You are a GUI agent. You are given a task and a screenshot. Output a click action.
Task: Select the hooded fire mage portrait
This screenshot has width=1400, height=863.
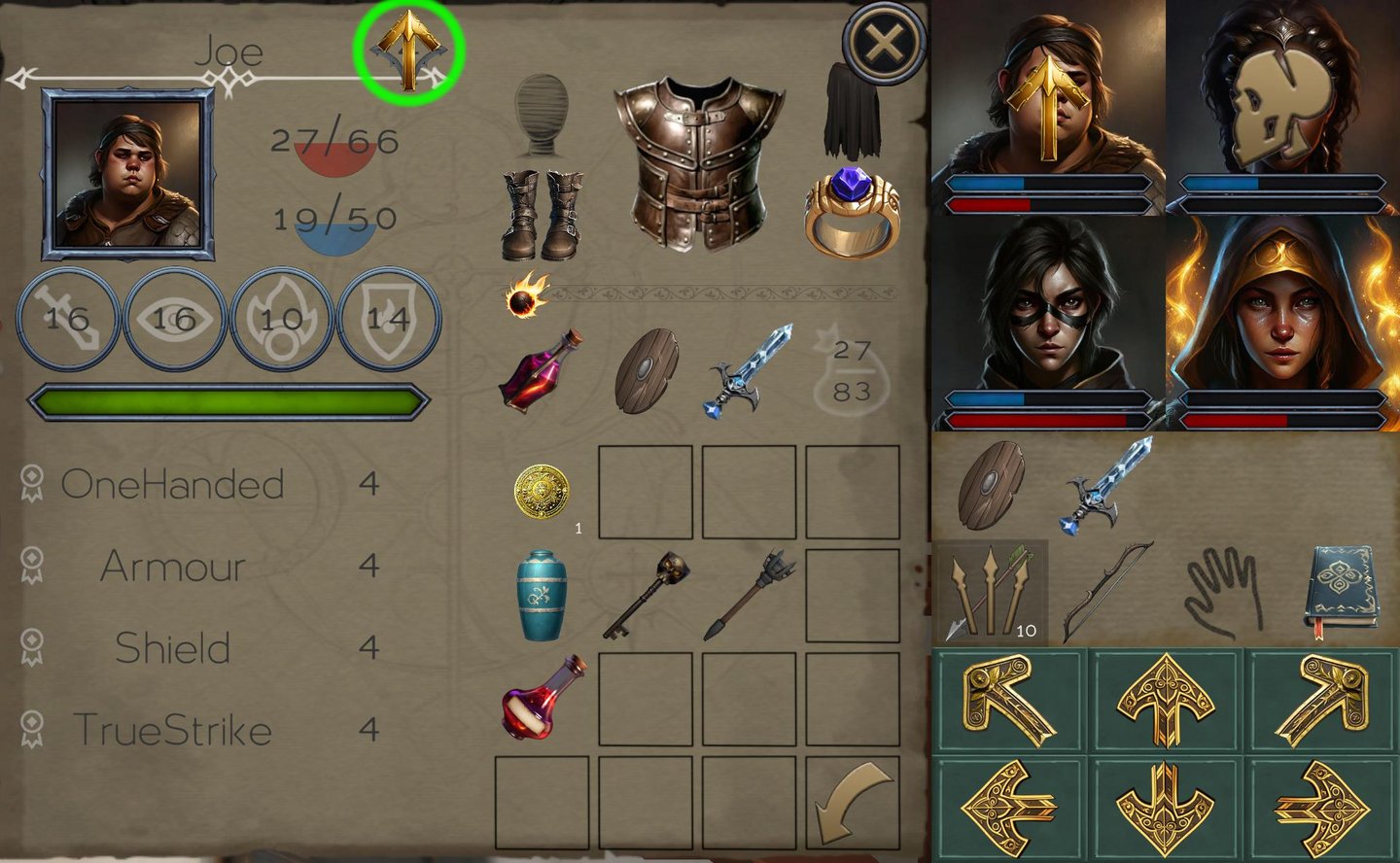click(x=1283, y=324)
